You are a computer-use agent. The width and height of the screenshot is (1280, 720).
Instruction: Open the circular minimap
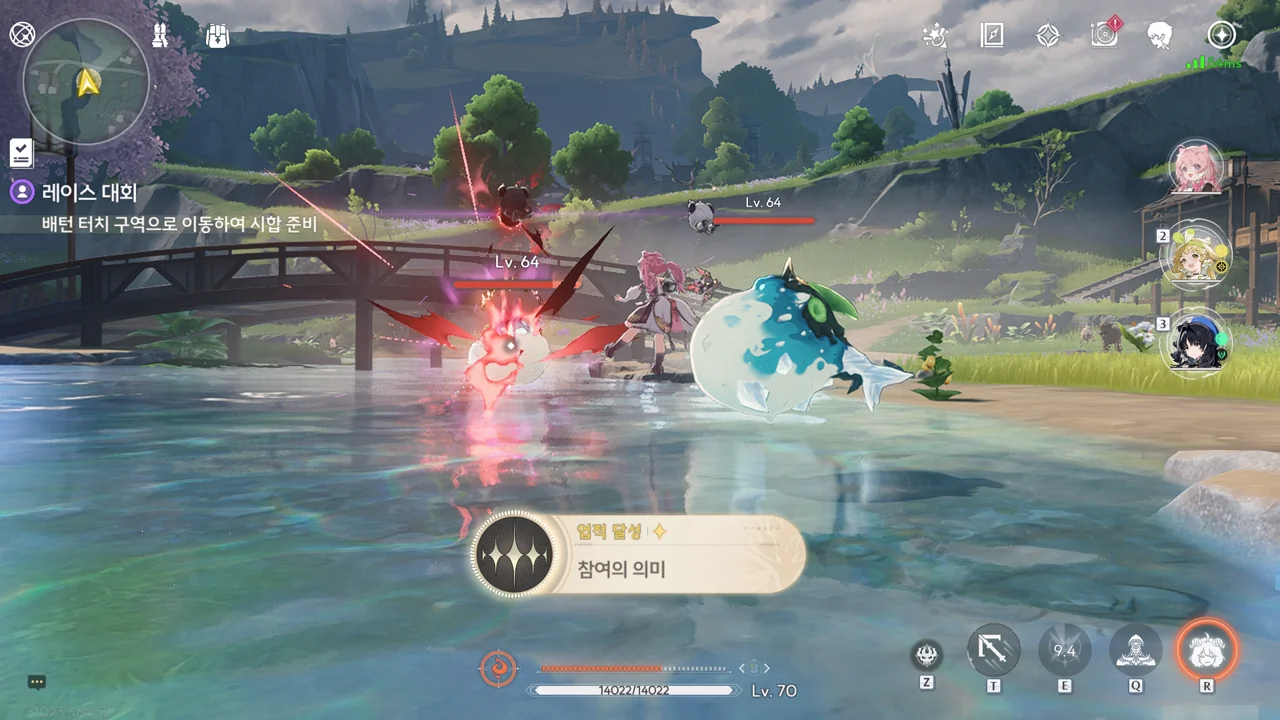click(x=86, y=82)
